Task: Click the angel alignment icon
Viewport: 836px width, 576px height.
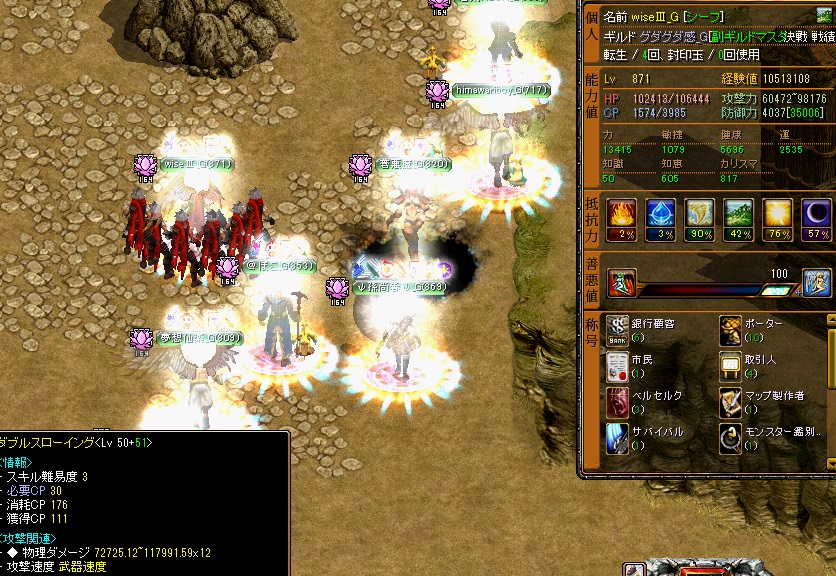Action: coord(817,282)
